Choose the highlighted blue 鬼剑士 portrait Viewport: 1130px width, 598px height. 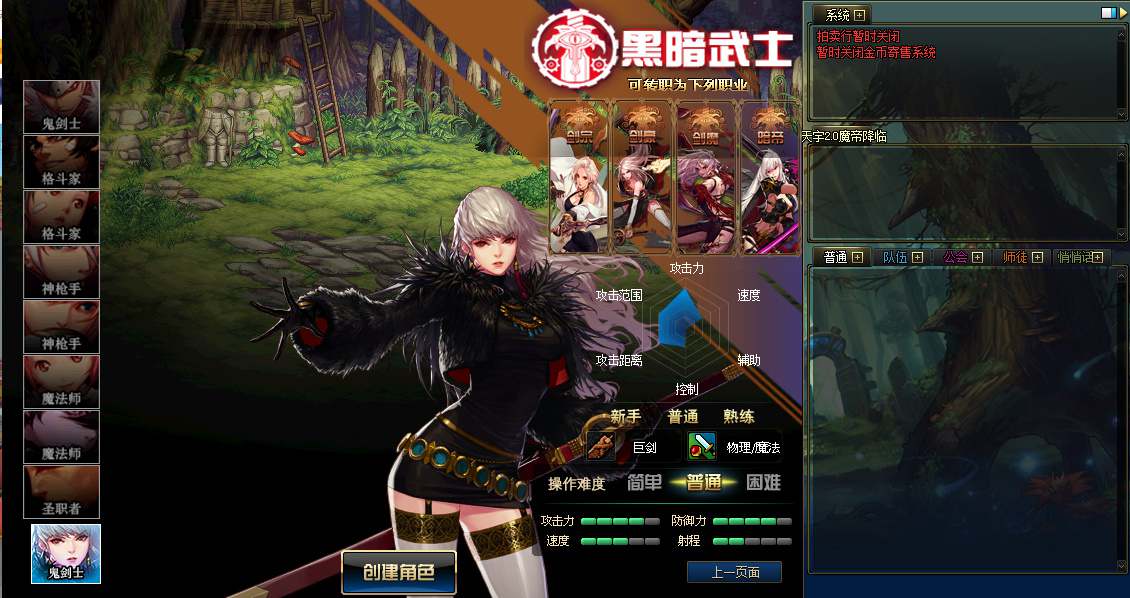tap(66, 553)
